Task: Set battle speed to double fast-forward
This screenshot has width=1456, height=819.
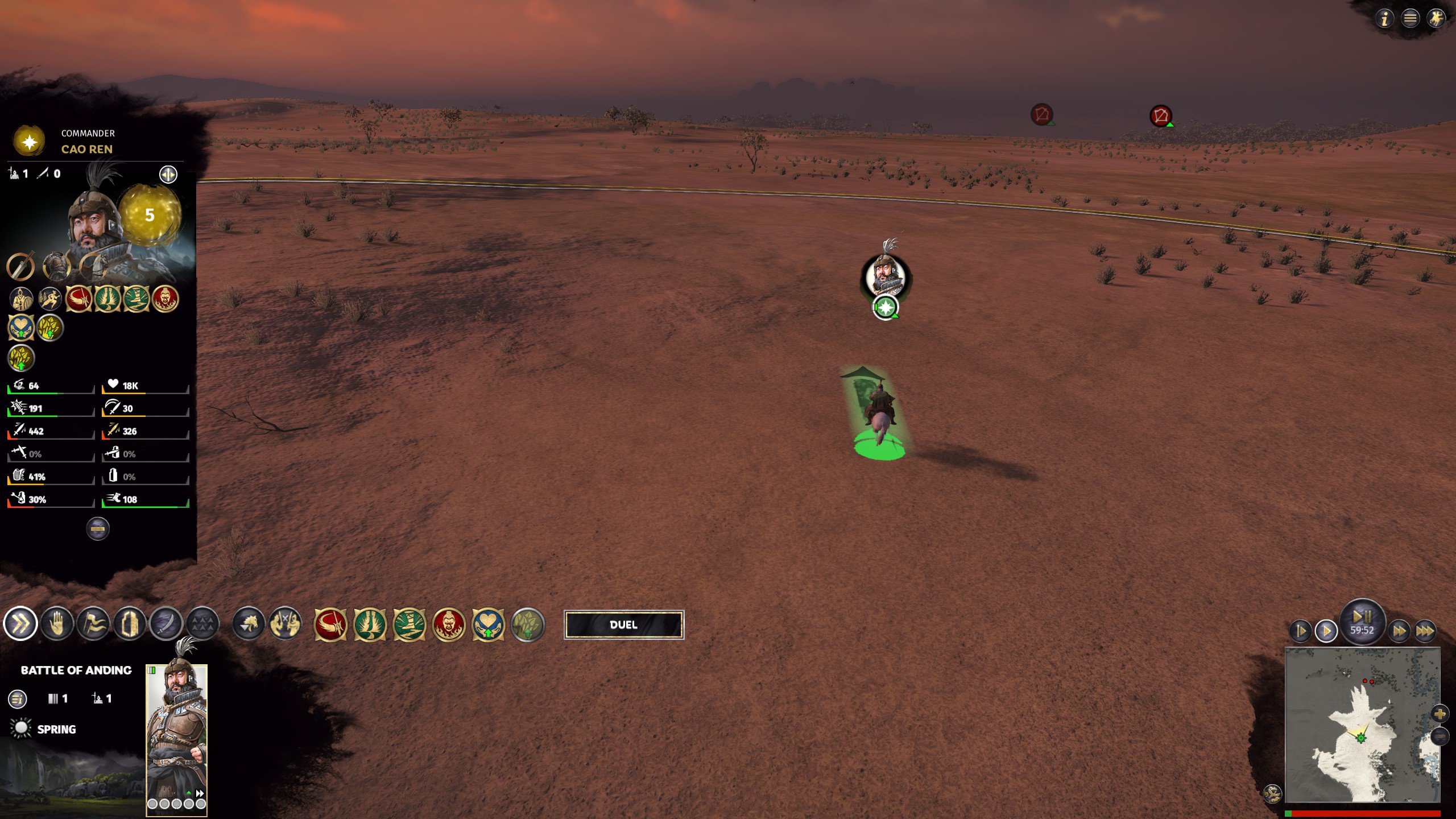Action: point(1399,631)
